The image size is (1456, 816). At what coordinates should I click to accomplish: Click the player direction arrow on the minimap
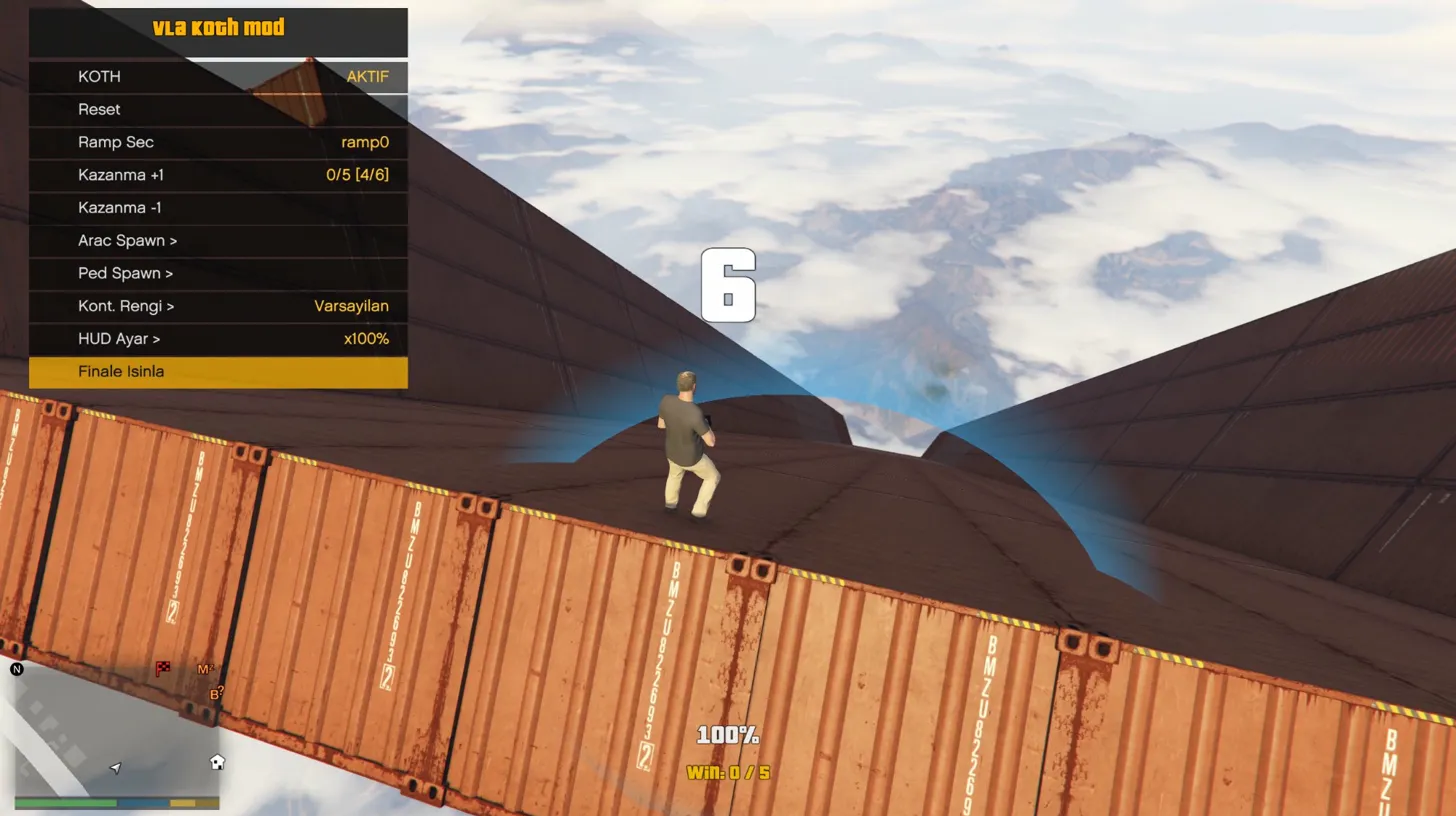[x=114, y=767]
